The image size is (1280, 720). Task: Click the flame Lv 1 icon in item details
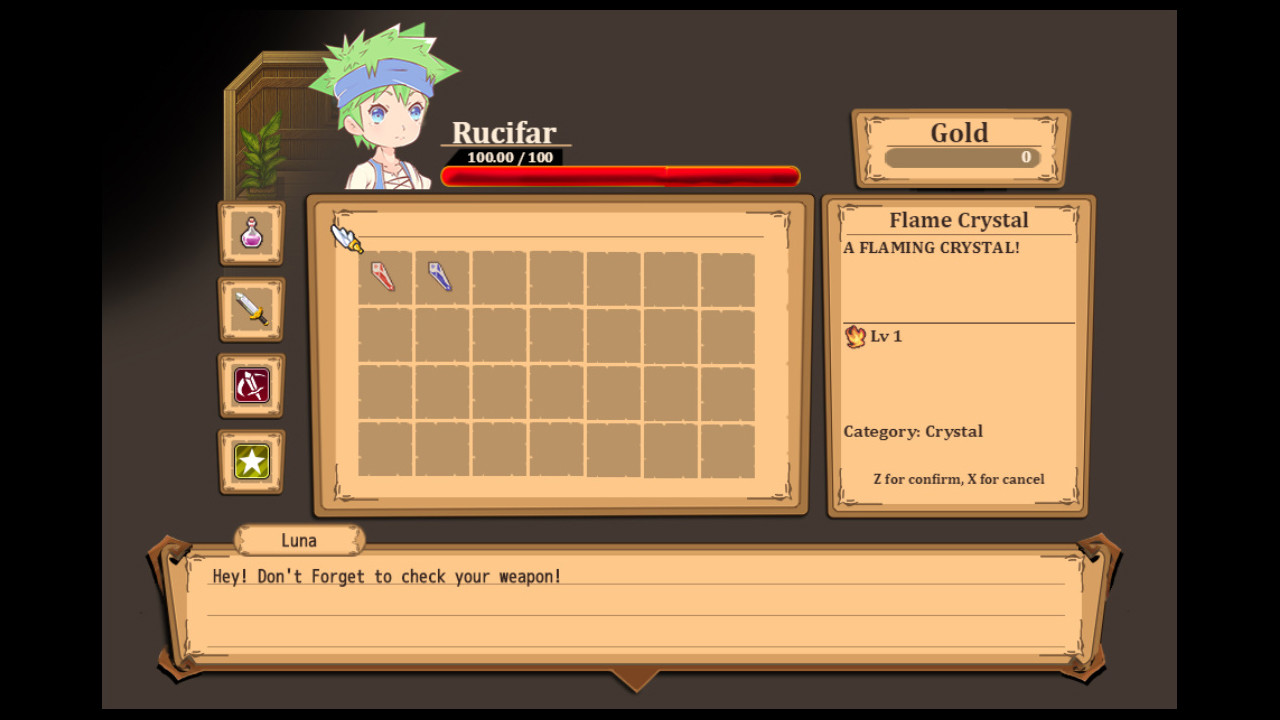(x=856, y=337)
